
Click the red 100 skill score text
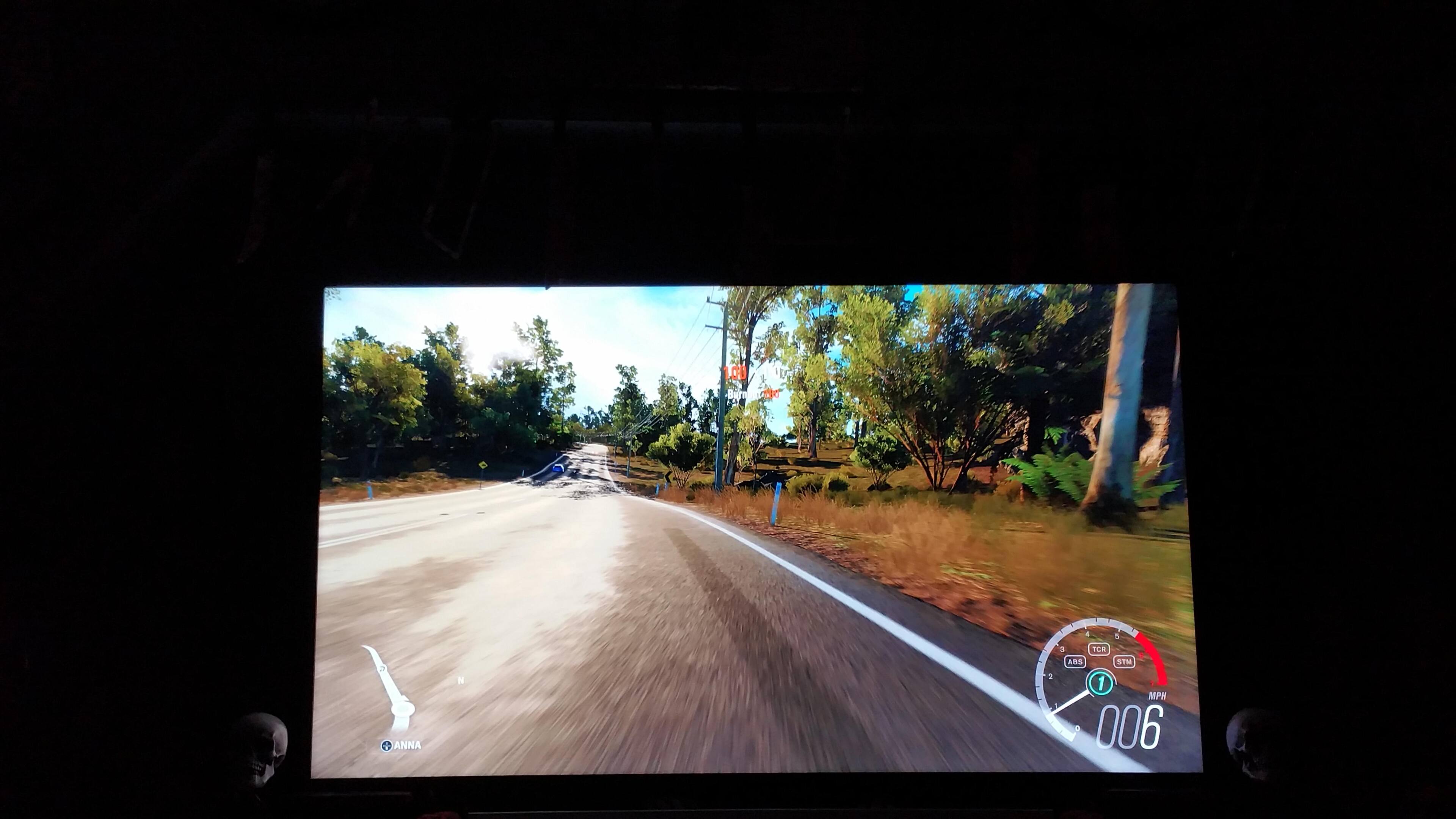pos(735,373)
